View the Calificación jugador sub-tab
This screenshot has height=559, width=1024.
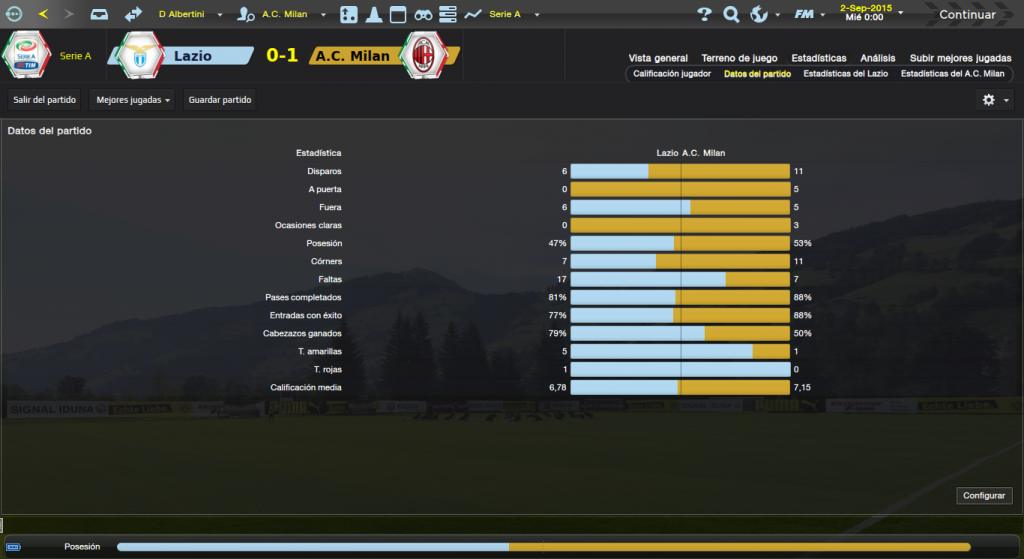[x=672, y=74]
